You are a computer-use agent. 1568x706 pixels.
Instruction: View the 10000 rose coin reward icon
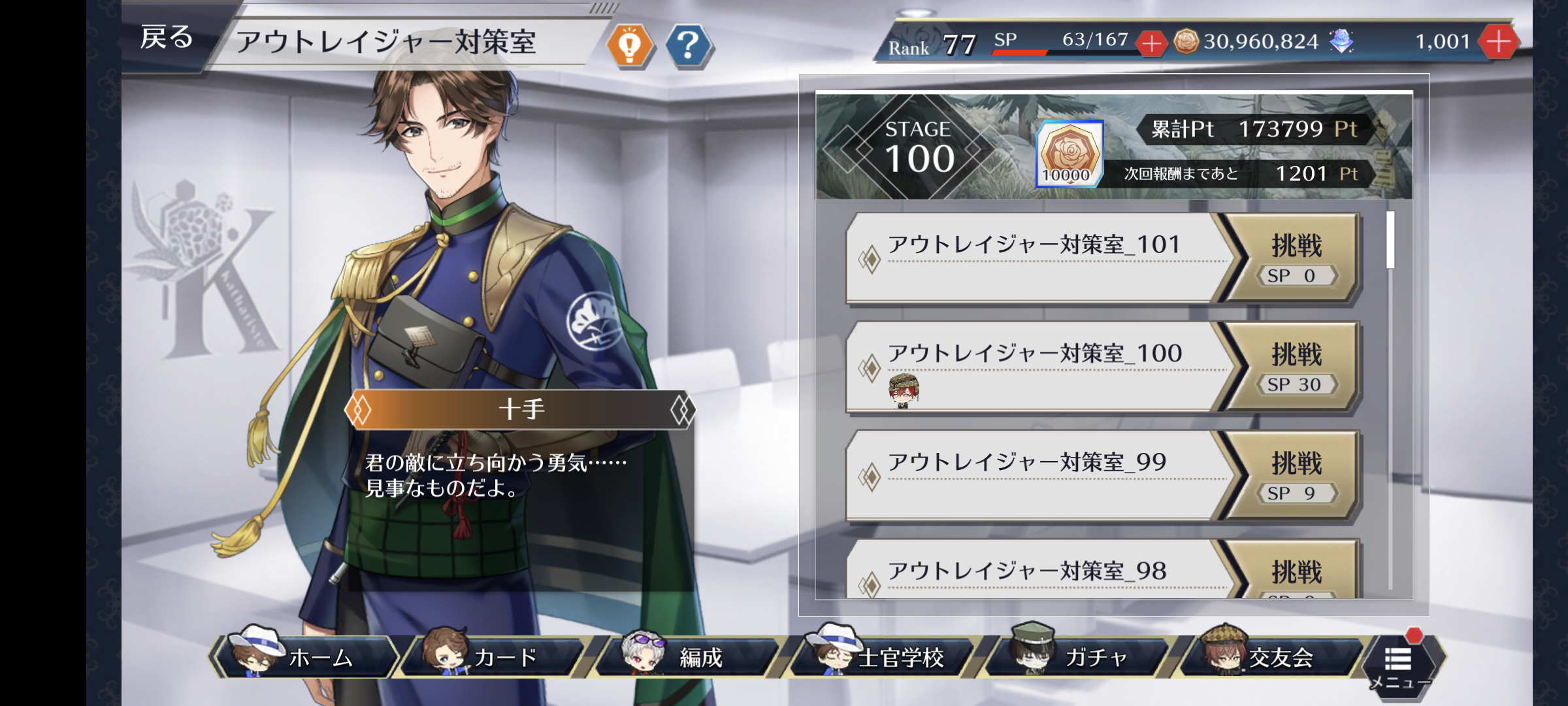[1070, 154]
